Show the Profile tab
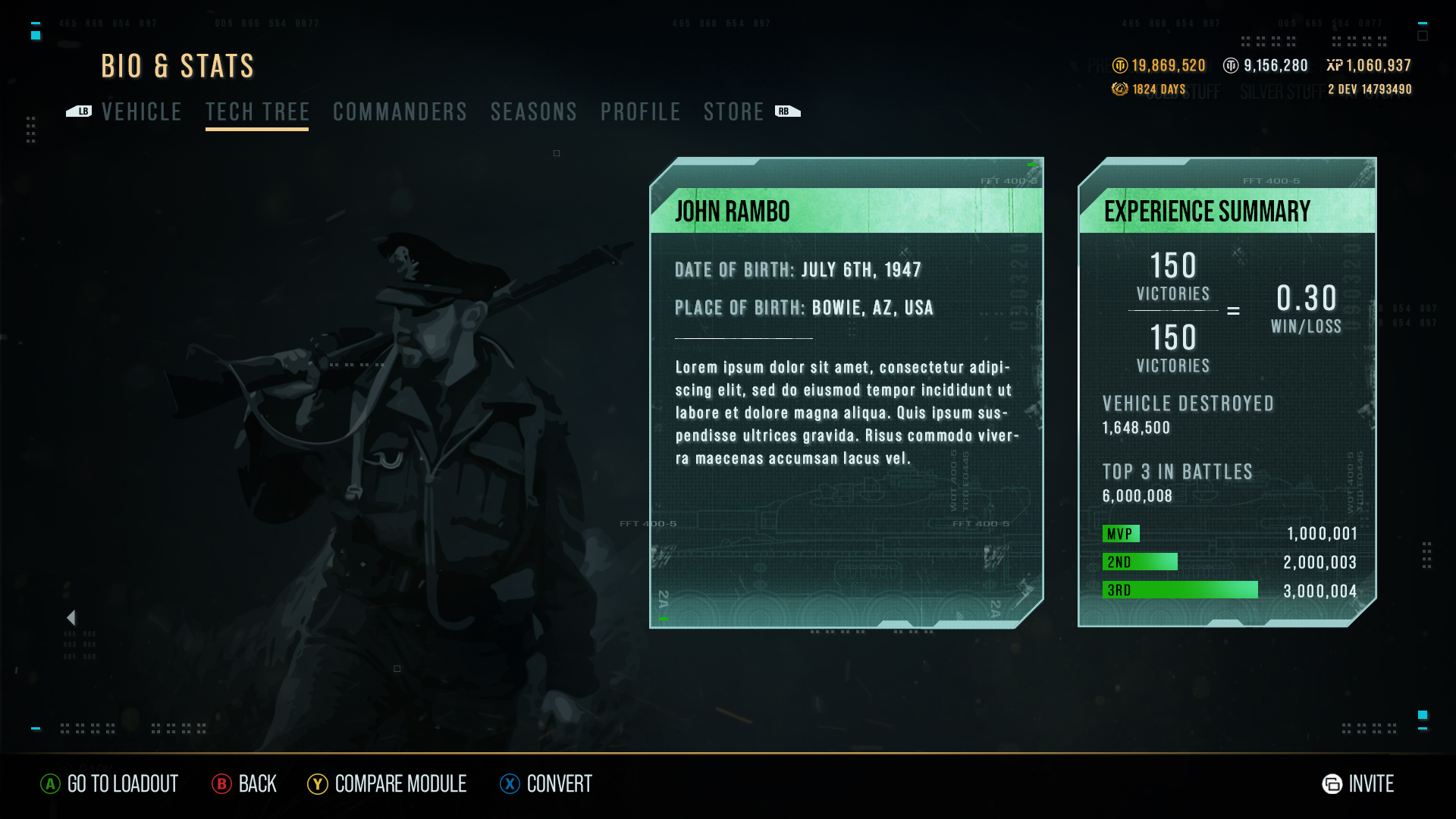Image resolution: width=1456 pixels, height=819 pixels. pyautogui.click(x=640, y=112)
